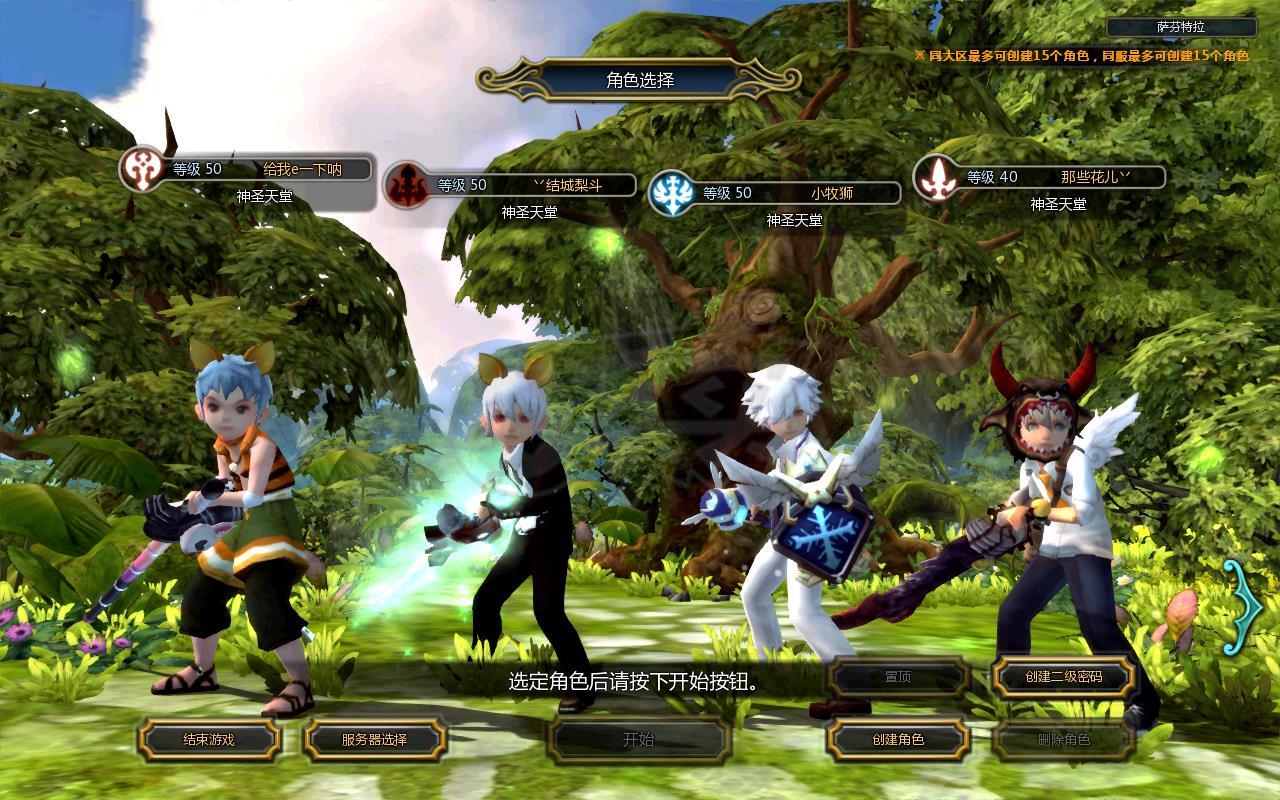
Task: Open 服务器选择 server selection
Action: pyautogui.click(x=374, y=740)
